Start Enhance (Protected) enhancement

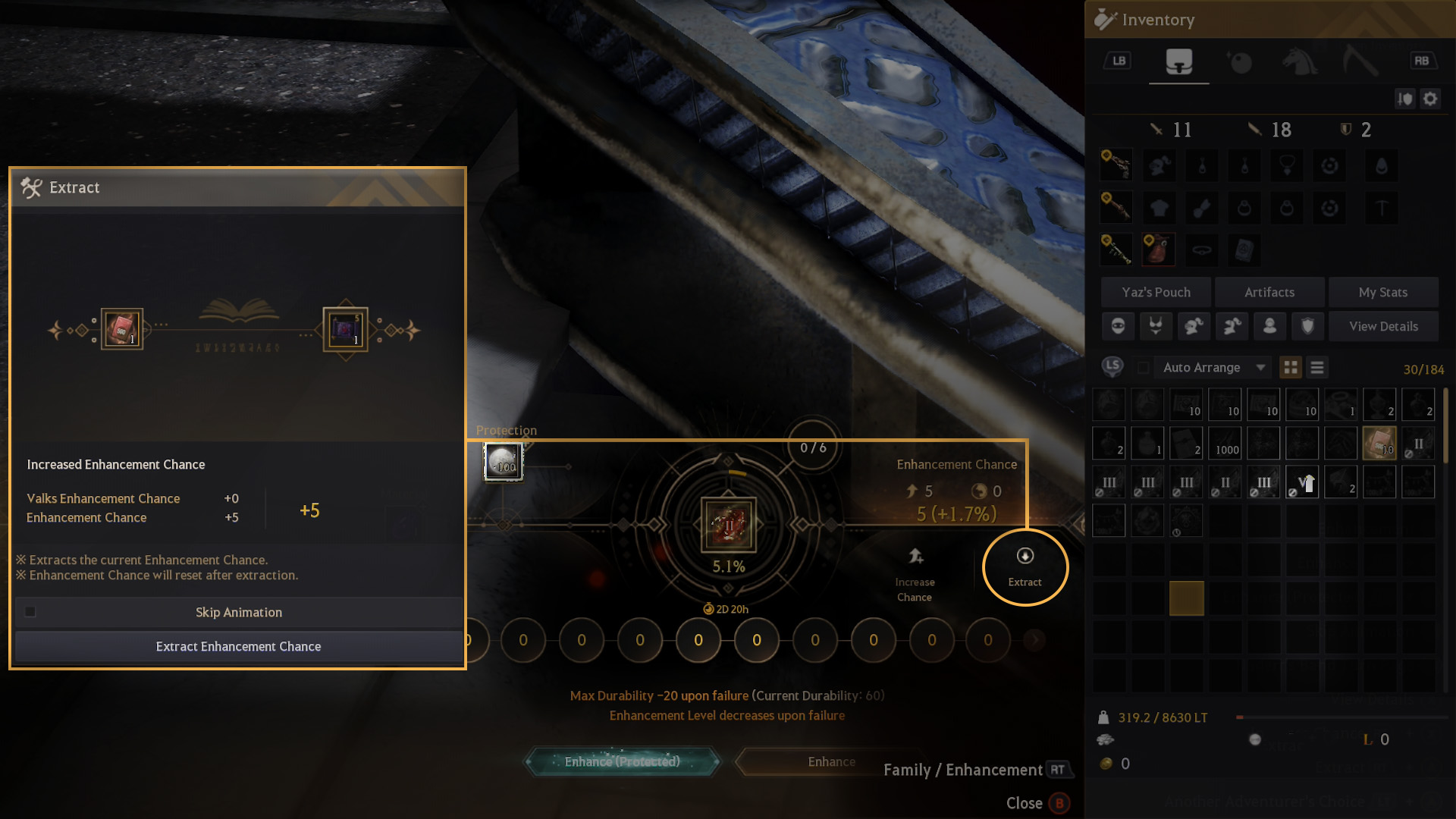(622, 761)
